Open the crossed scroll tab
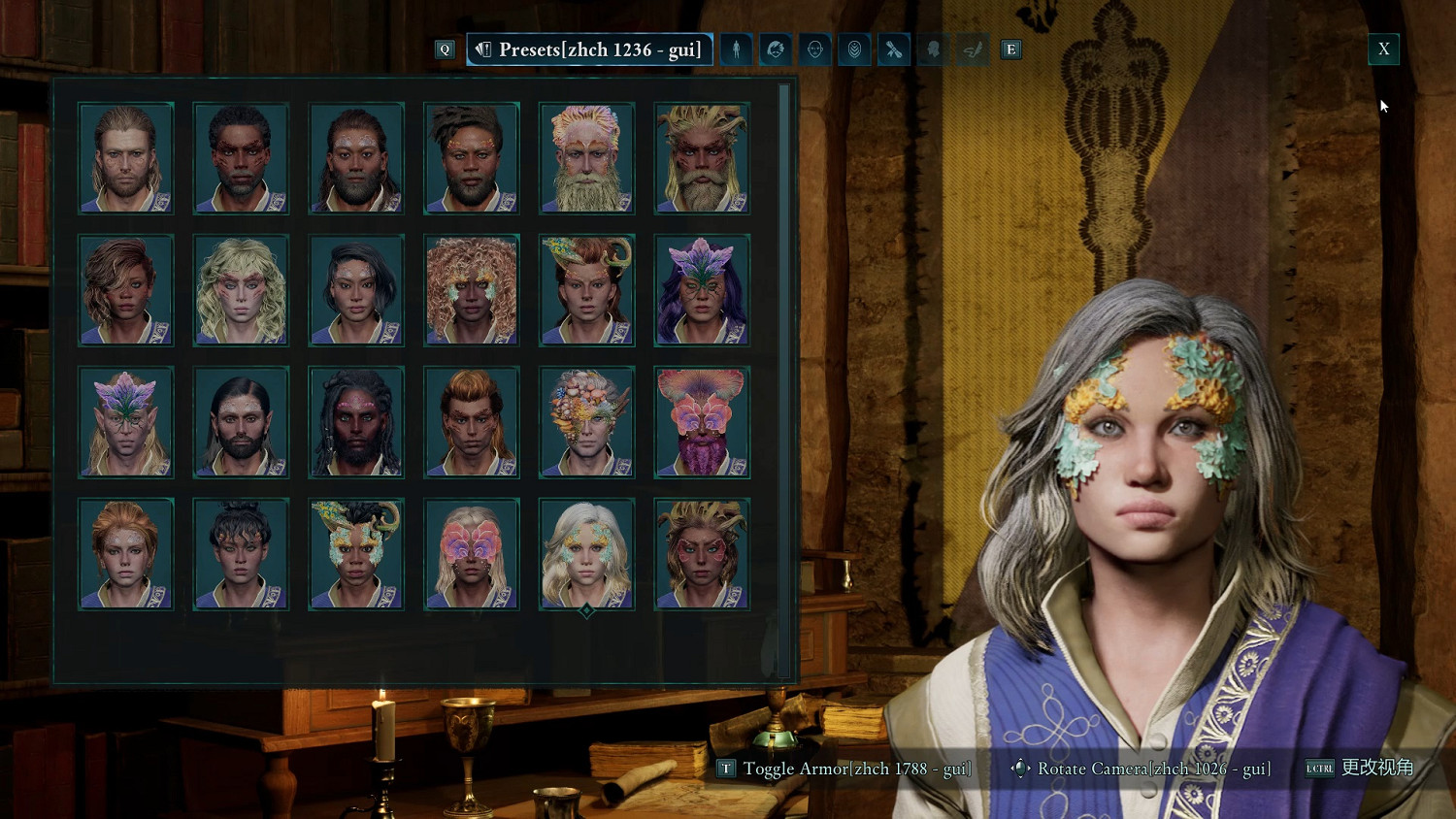The width and height of the screenshot is (1456, 819). pyautogui.click(x=894, y=49)
